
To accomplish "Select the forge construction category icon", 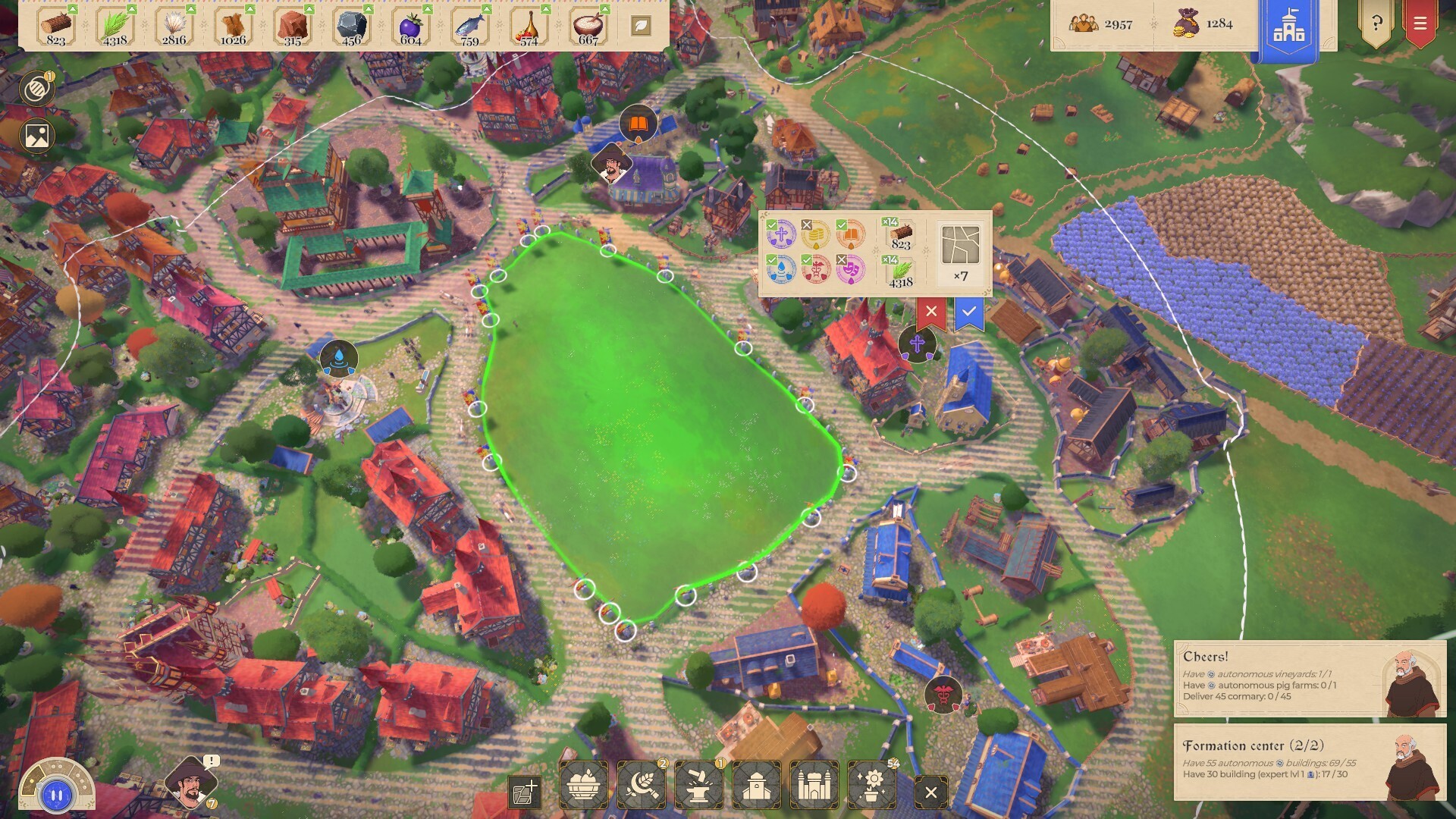I will 697,785.
